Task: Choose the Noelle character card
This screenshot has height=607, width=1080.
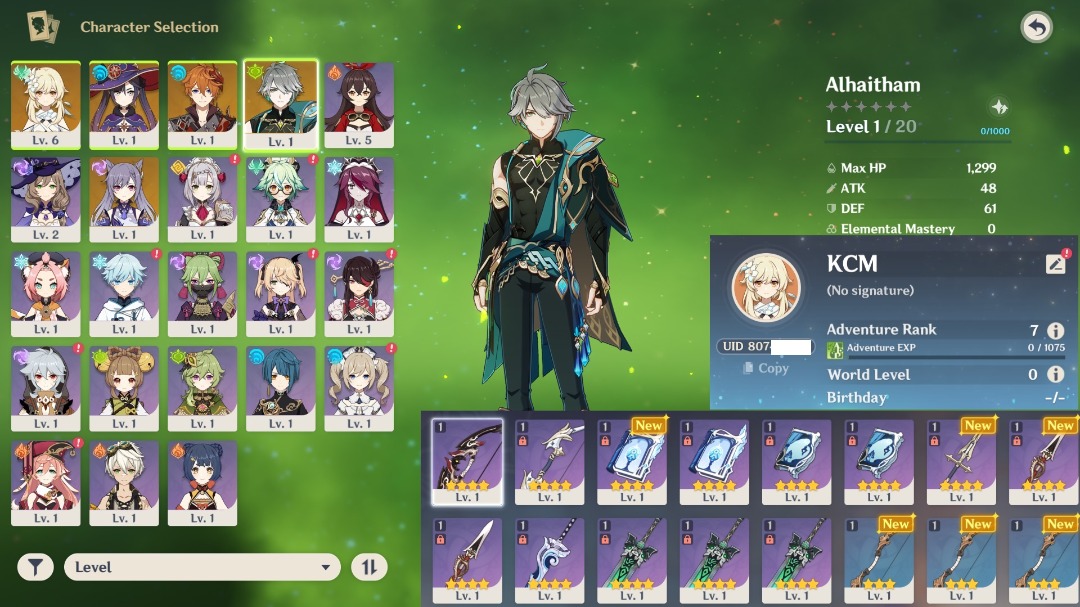Action: coord(203,199)
